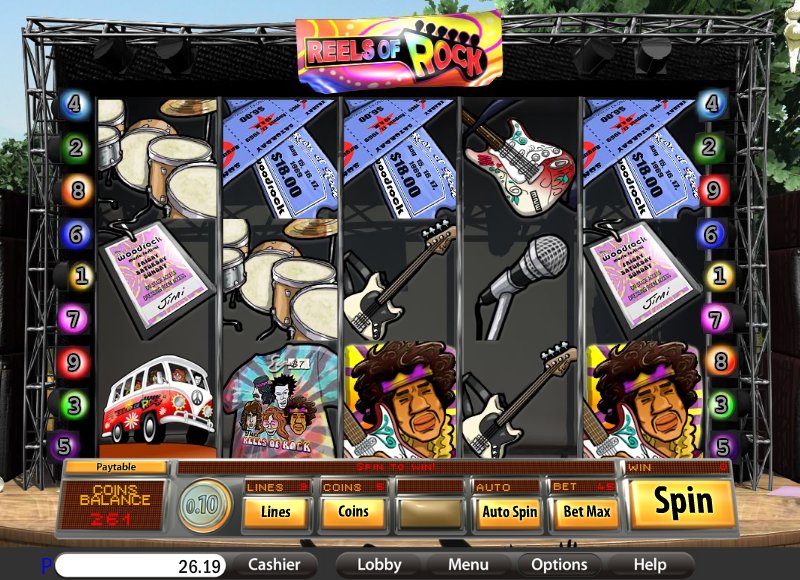The image size is (800, 580).
Task: Start Auto Spin mode
Action: click(509, 512)
